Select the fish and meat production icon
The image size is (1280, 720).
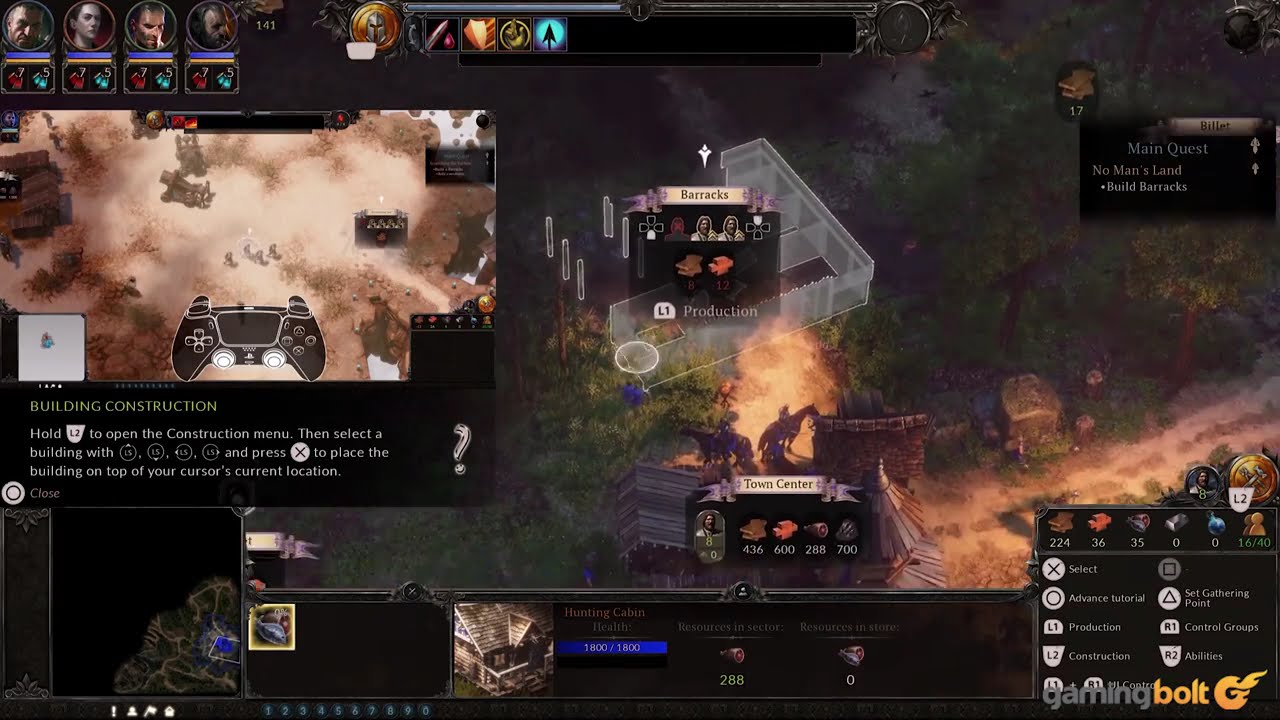tap(271, 627)
